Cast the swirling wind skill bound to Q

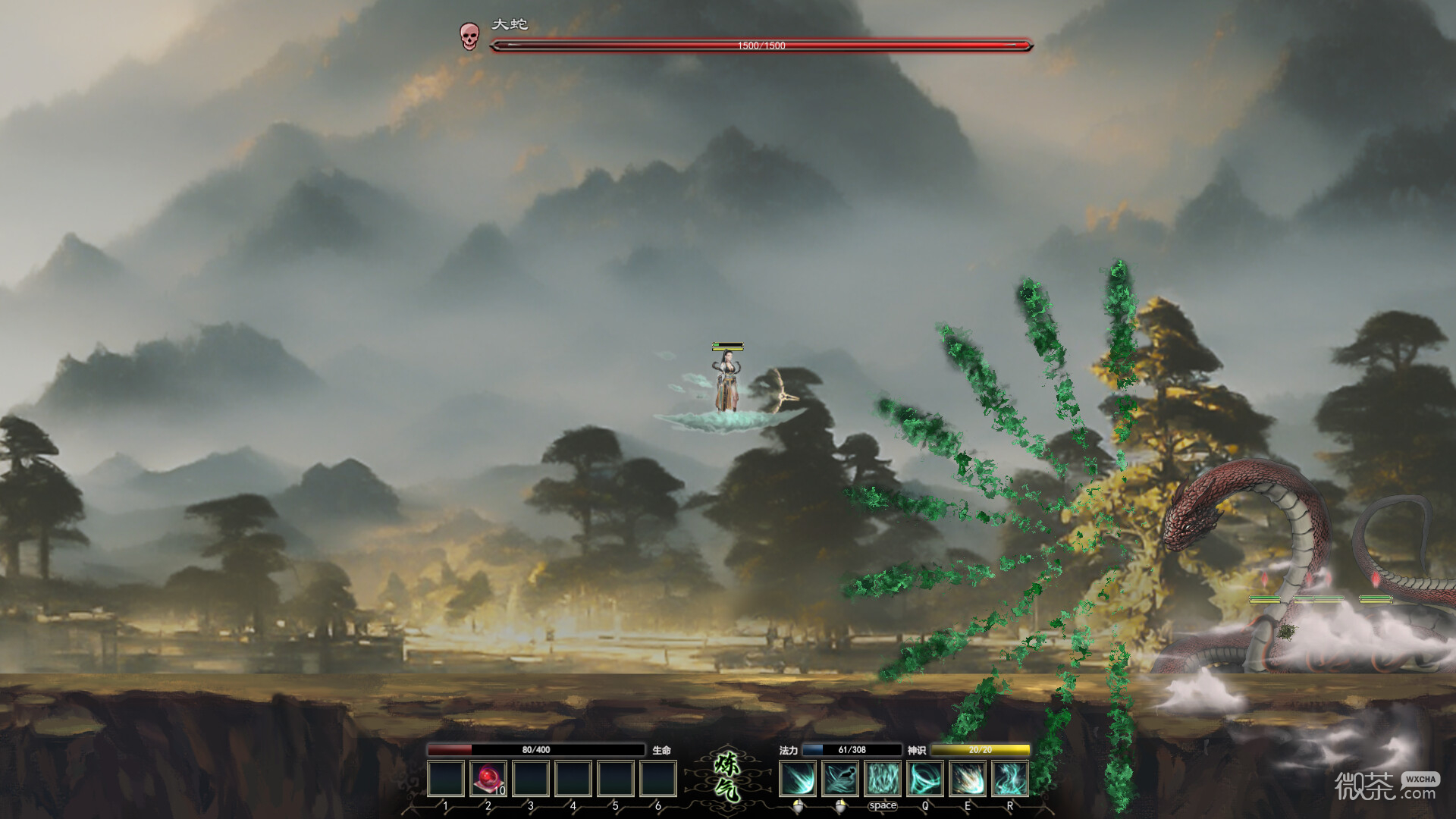(925, 779)
